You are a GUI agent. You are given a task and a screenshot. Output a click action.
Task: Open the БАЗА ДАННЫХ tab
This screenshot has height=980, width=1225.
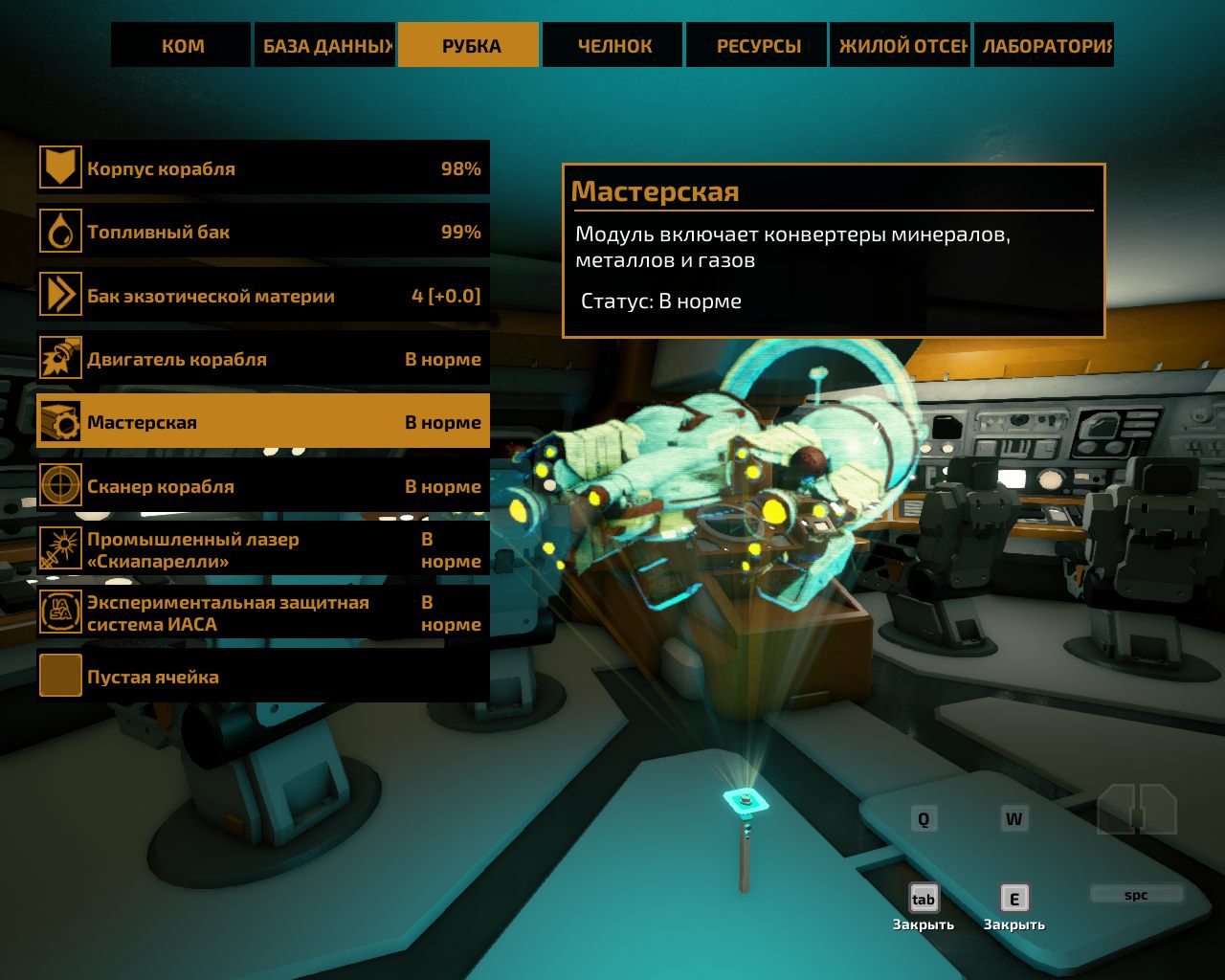point(325,45)
